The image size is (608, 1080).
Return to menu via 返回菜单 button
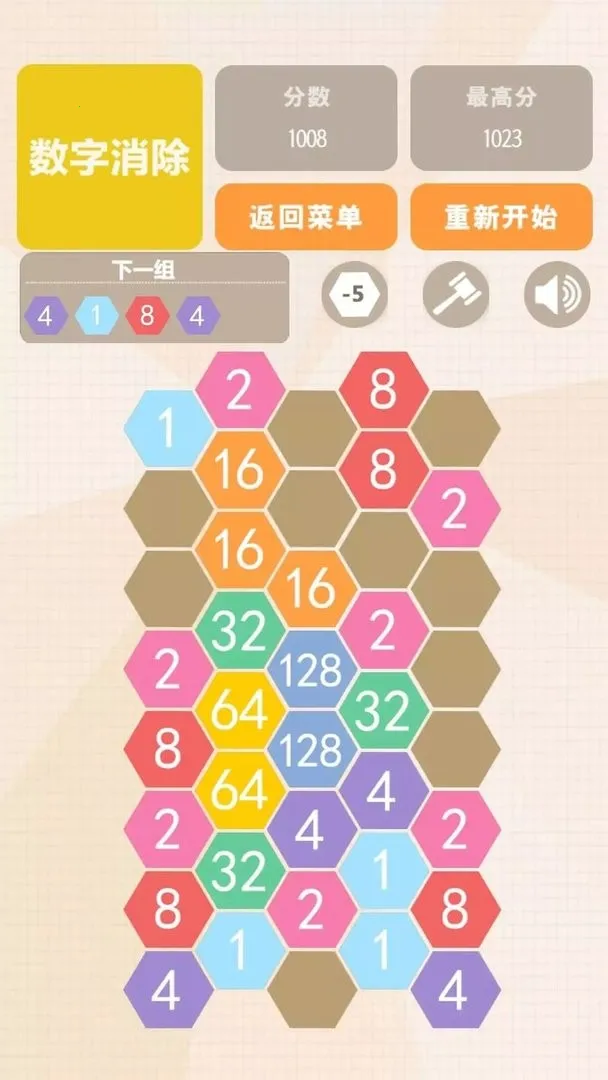pos(306,216)
